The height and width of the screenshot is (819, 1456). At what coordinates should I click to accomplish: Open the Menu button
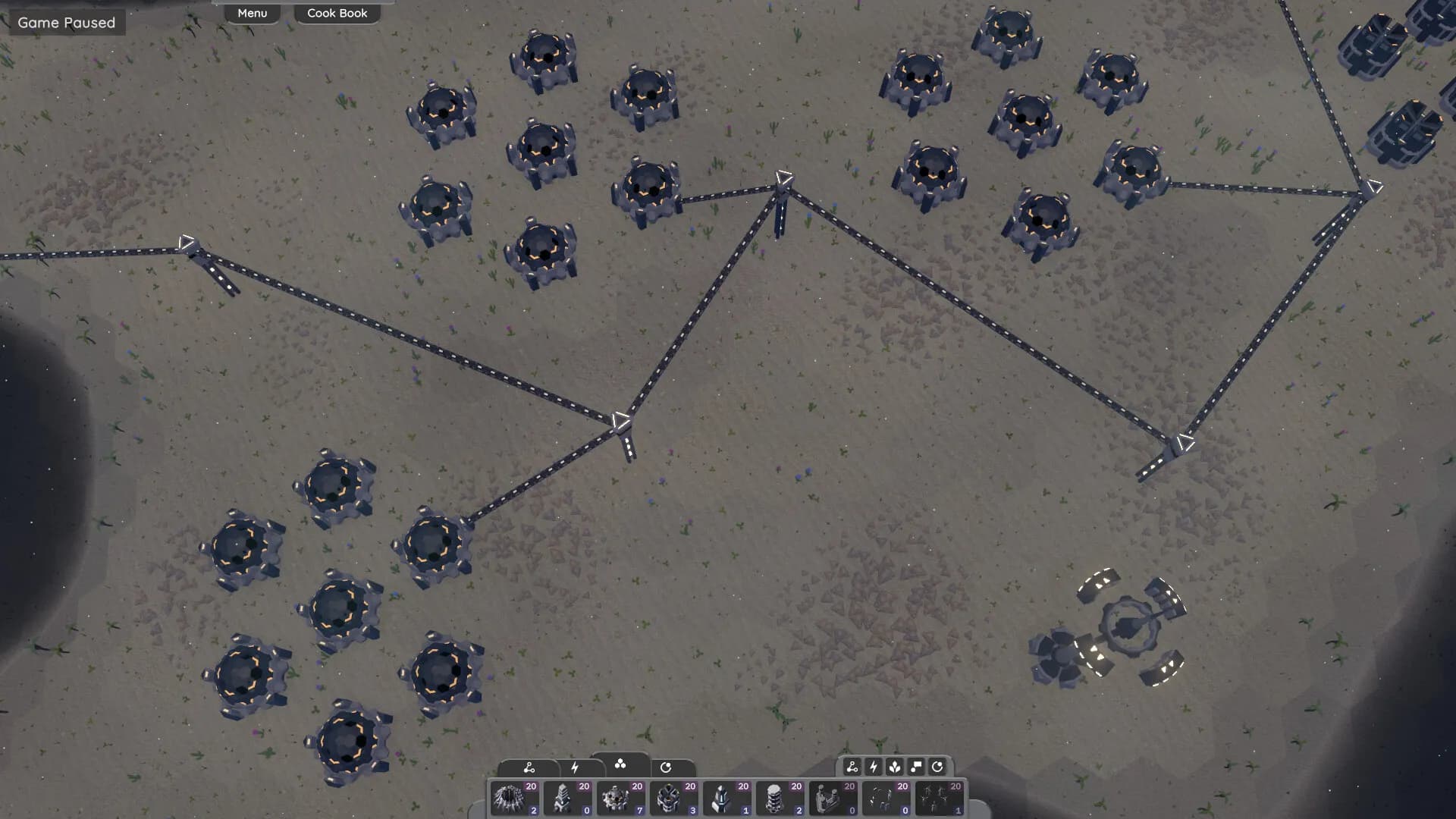(x=252, y=13)
